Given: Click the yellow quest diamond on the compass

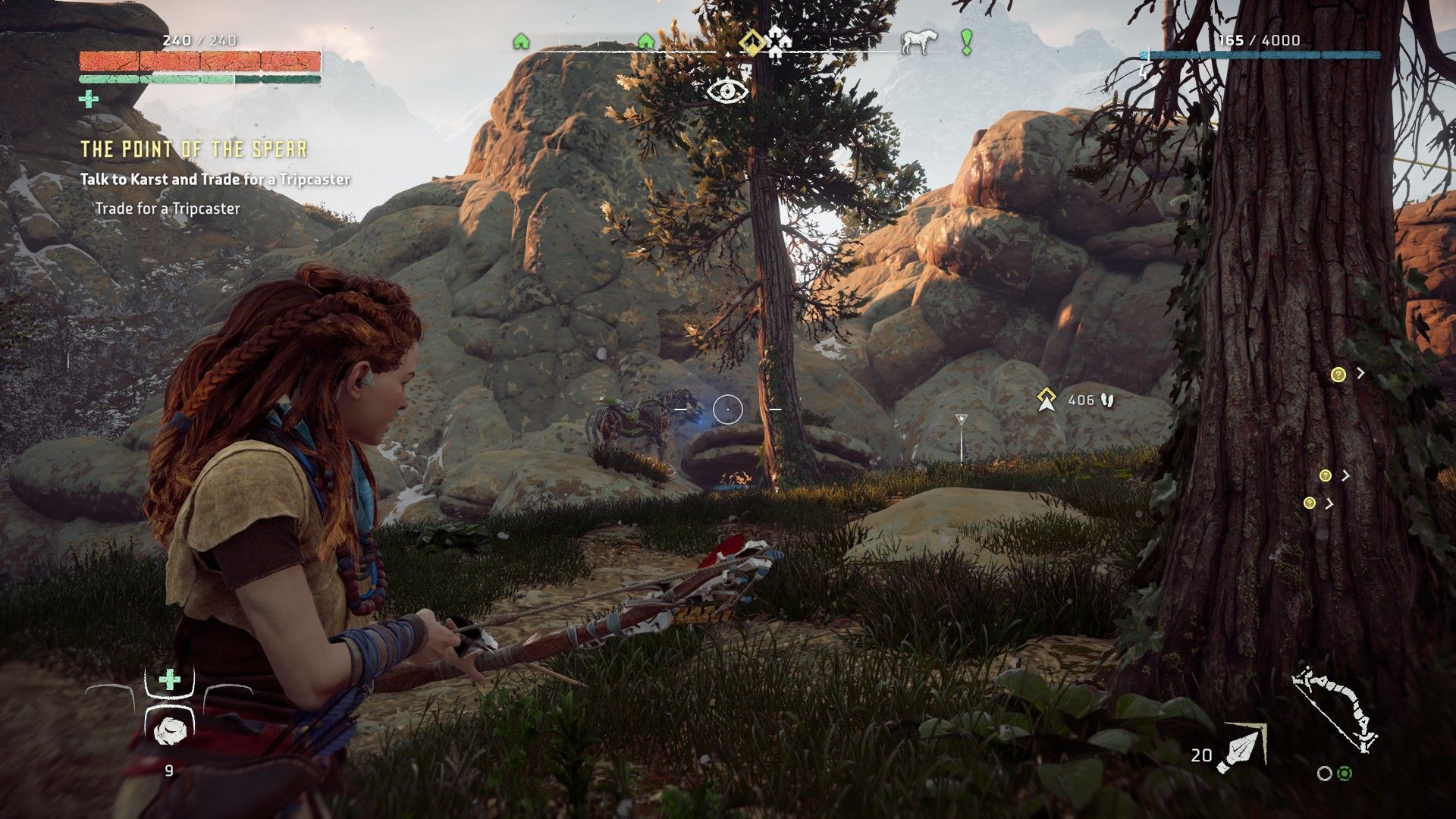Looking at the screenshot, I should point(752,41).
